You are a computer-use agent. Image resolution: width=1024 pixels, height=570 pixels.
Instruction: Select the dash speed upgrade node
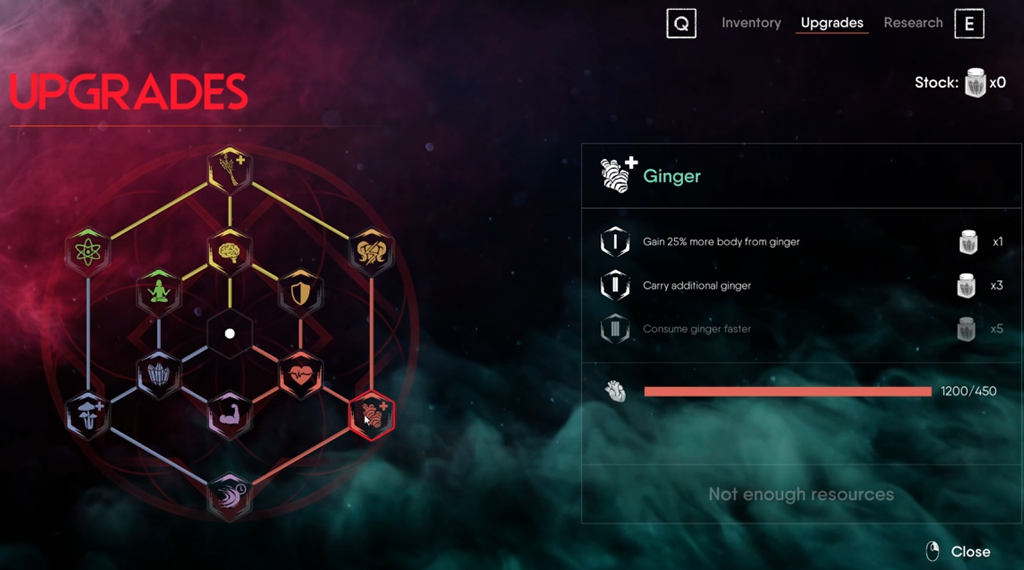pos(230,495)
